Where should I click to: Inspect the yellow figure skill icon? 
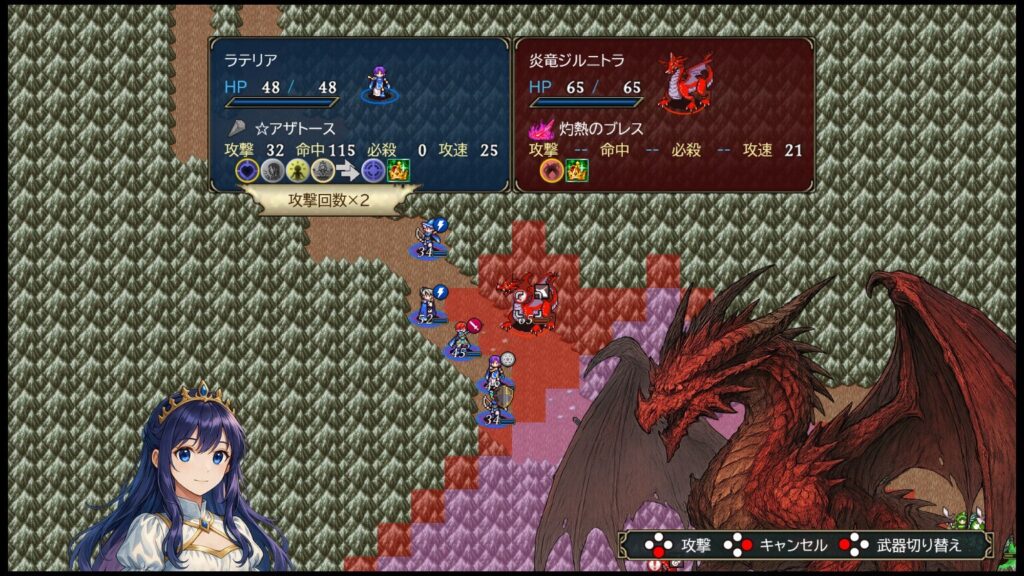click(297, 171)
